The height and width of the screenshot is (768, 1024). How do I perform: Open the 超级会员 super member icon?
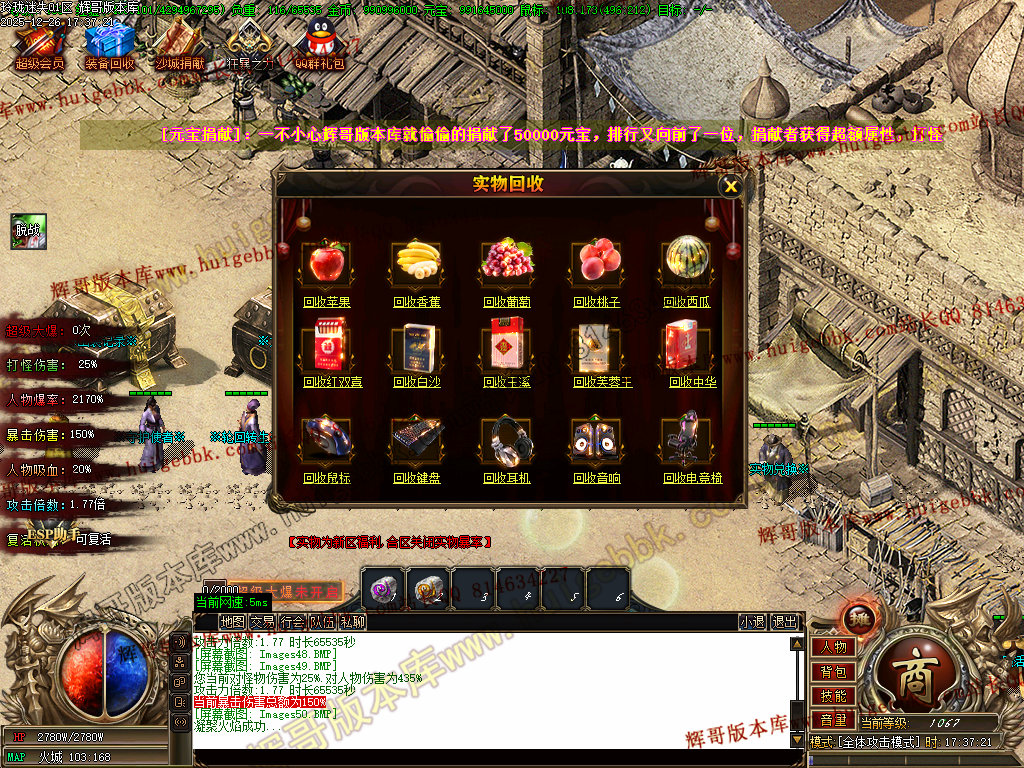(x=39, y=44)
